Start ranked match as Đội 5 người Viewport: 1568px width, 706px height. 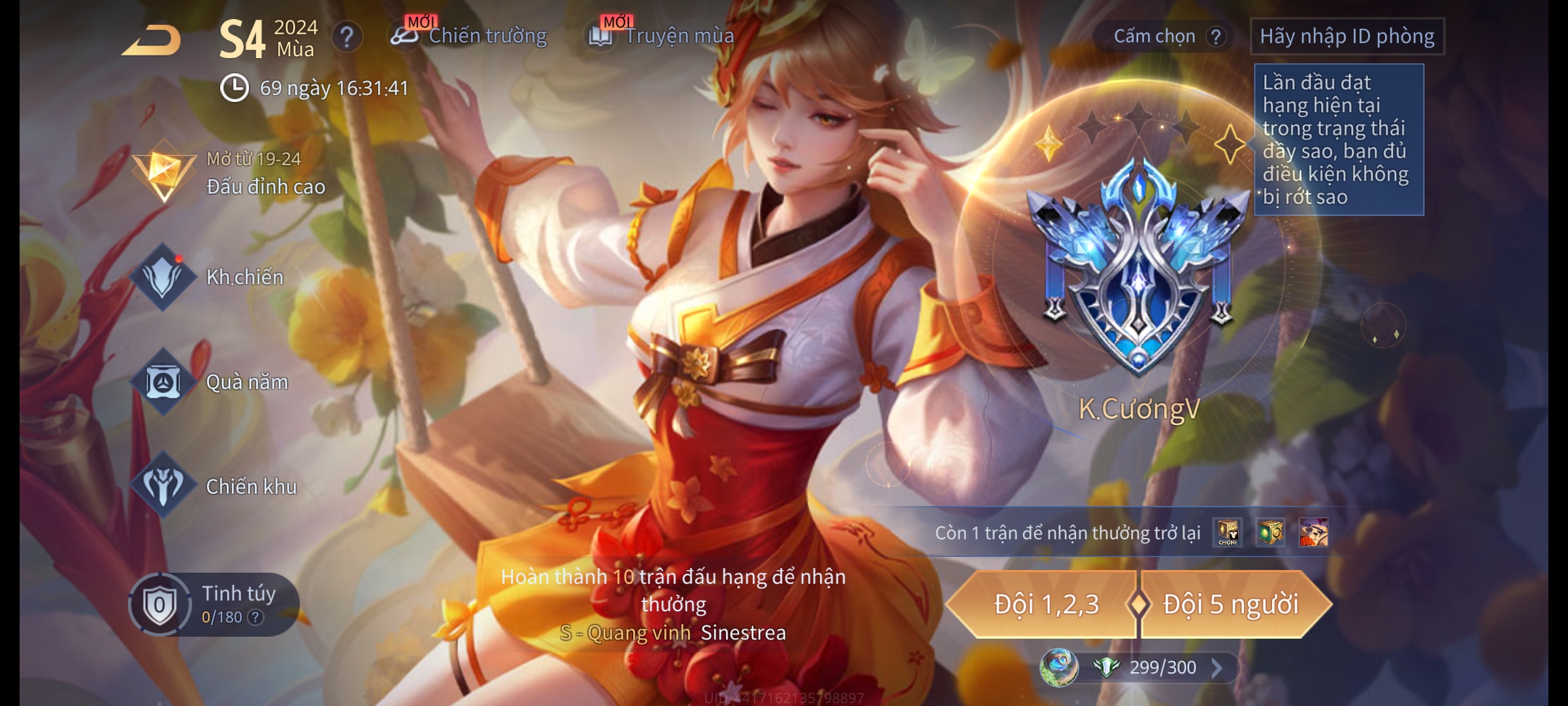(x=1231, y=605)
